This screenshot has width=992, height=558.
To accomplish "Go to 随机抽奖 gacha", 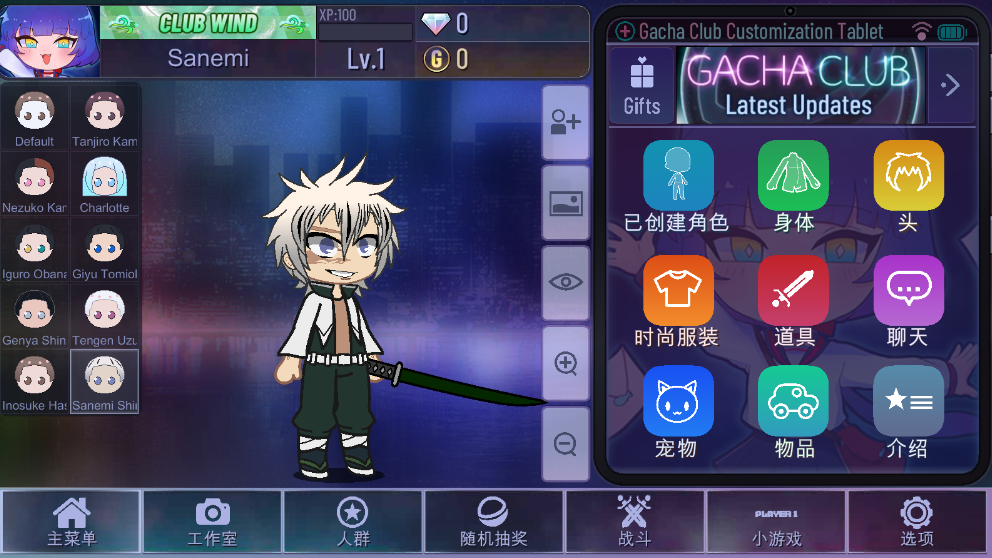I will tap(494, 521).
